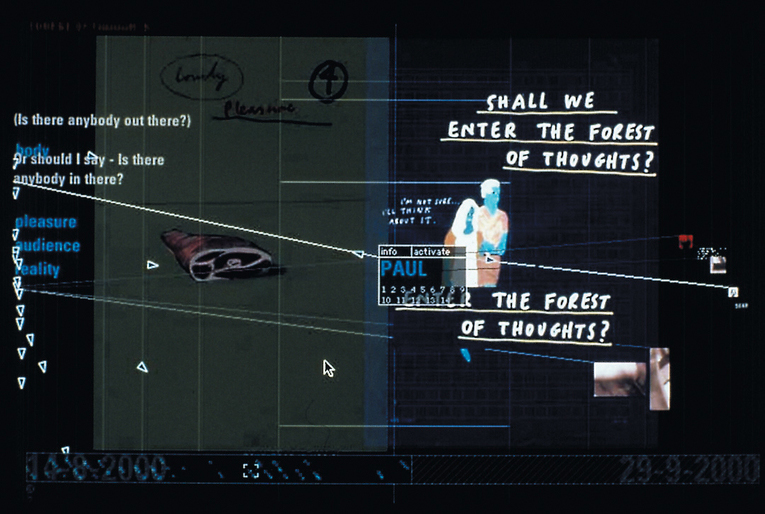Click the activate button above PAUL
This screenshot has width=765, height=514.
click(x=430, y=252)
